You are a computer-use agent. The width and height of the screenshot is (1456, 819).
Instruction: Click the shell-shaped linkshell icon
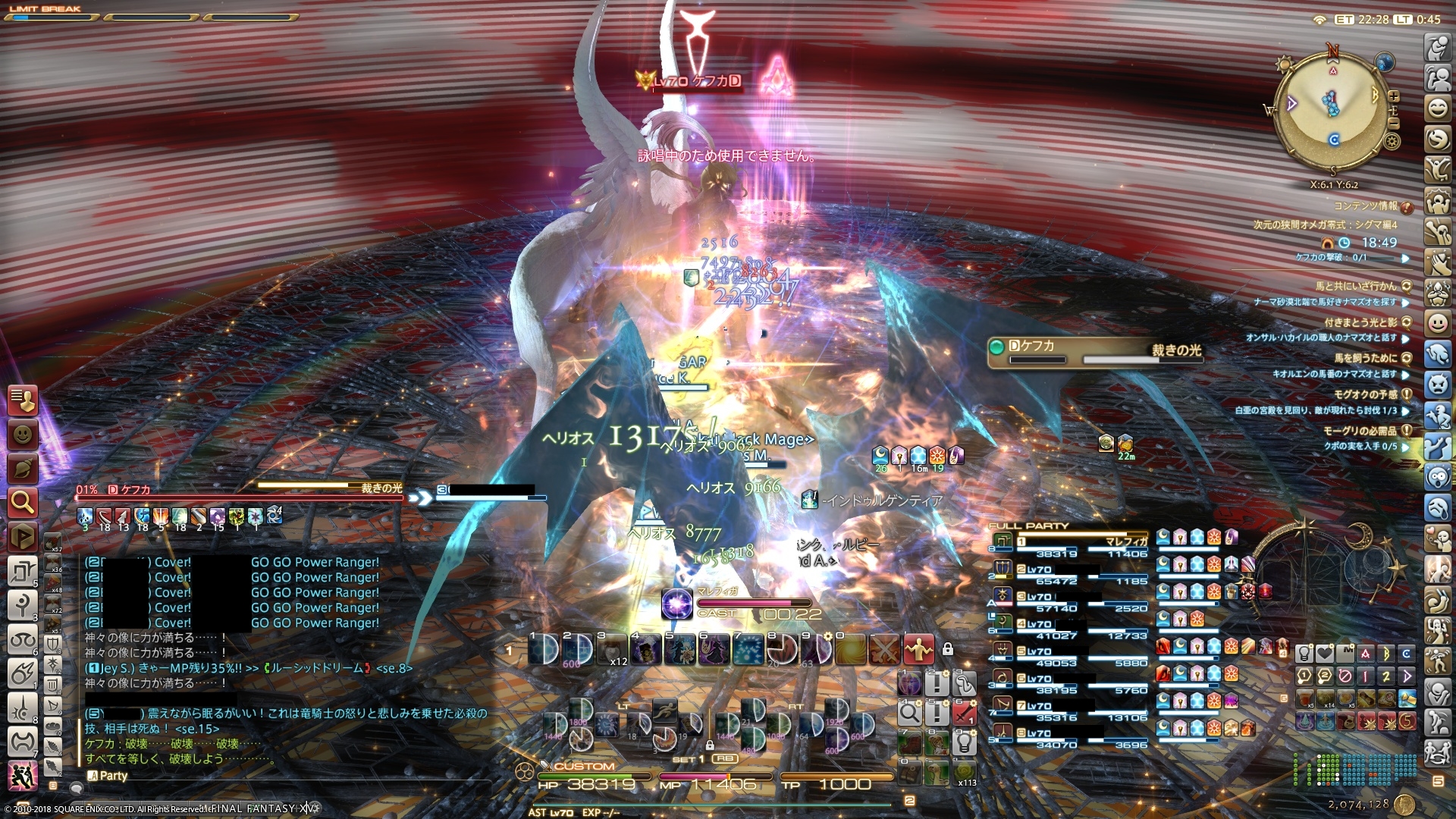pos(23,467)
